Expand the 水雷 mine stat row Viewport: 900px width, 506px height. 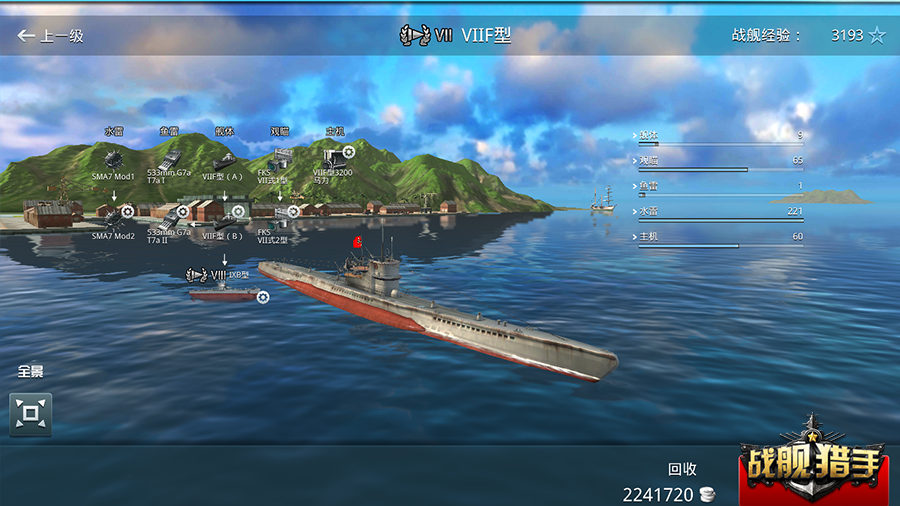point(719,211)
